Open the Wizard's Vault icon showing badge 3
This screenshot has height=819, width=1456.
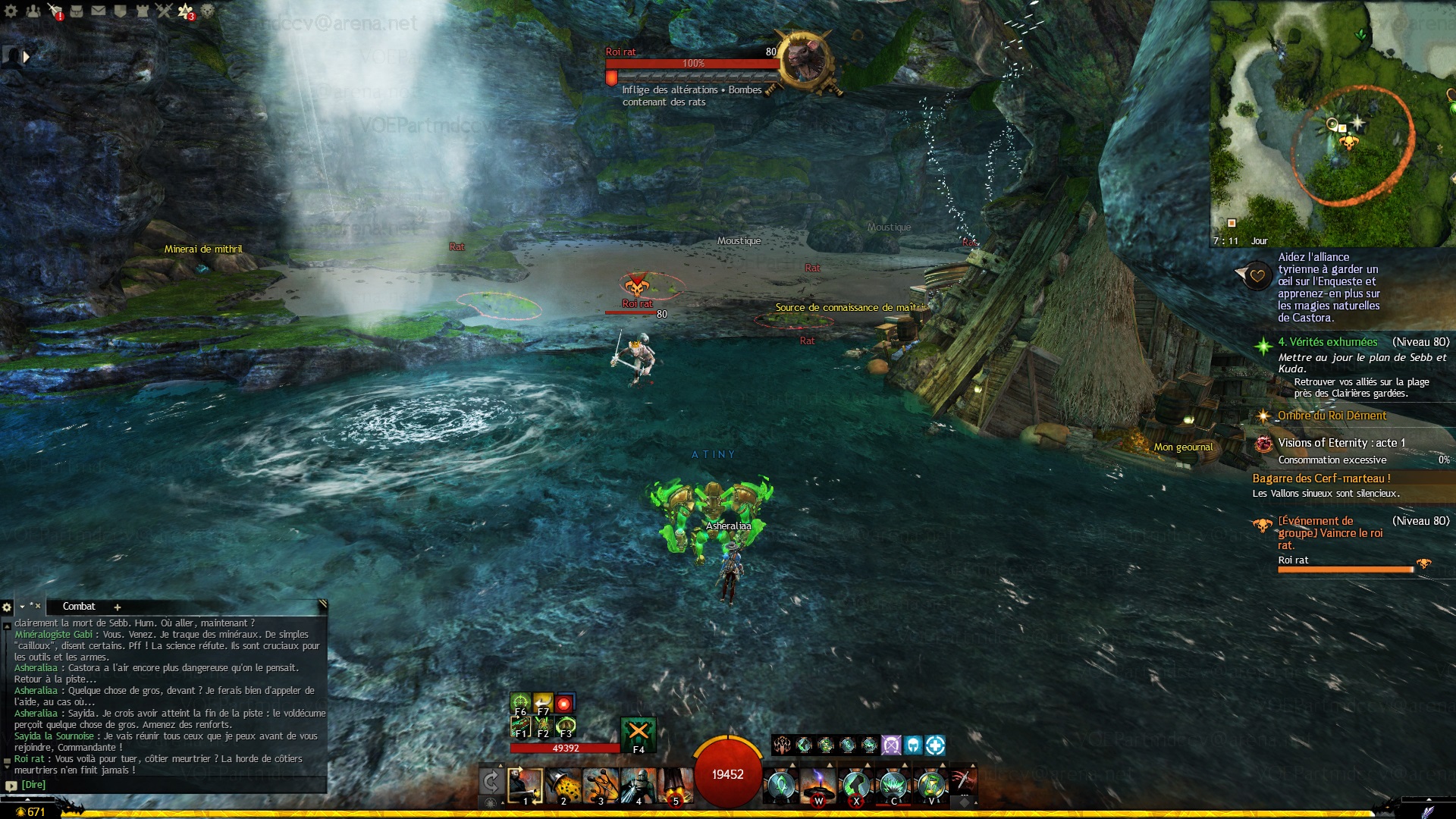(x=186, y=11)
